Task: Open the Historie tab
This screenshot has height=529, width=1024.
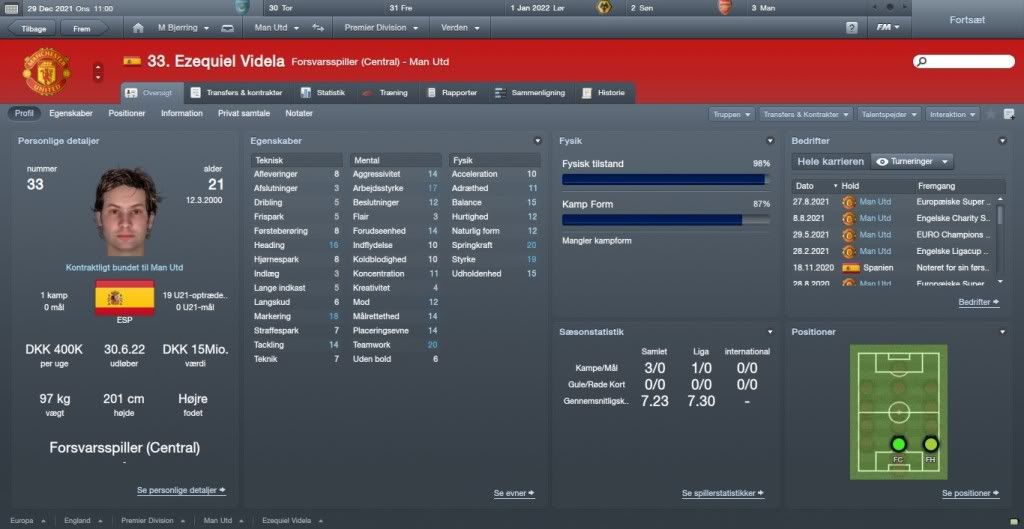Action: pyautogui.click(x=603, y=93)
